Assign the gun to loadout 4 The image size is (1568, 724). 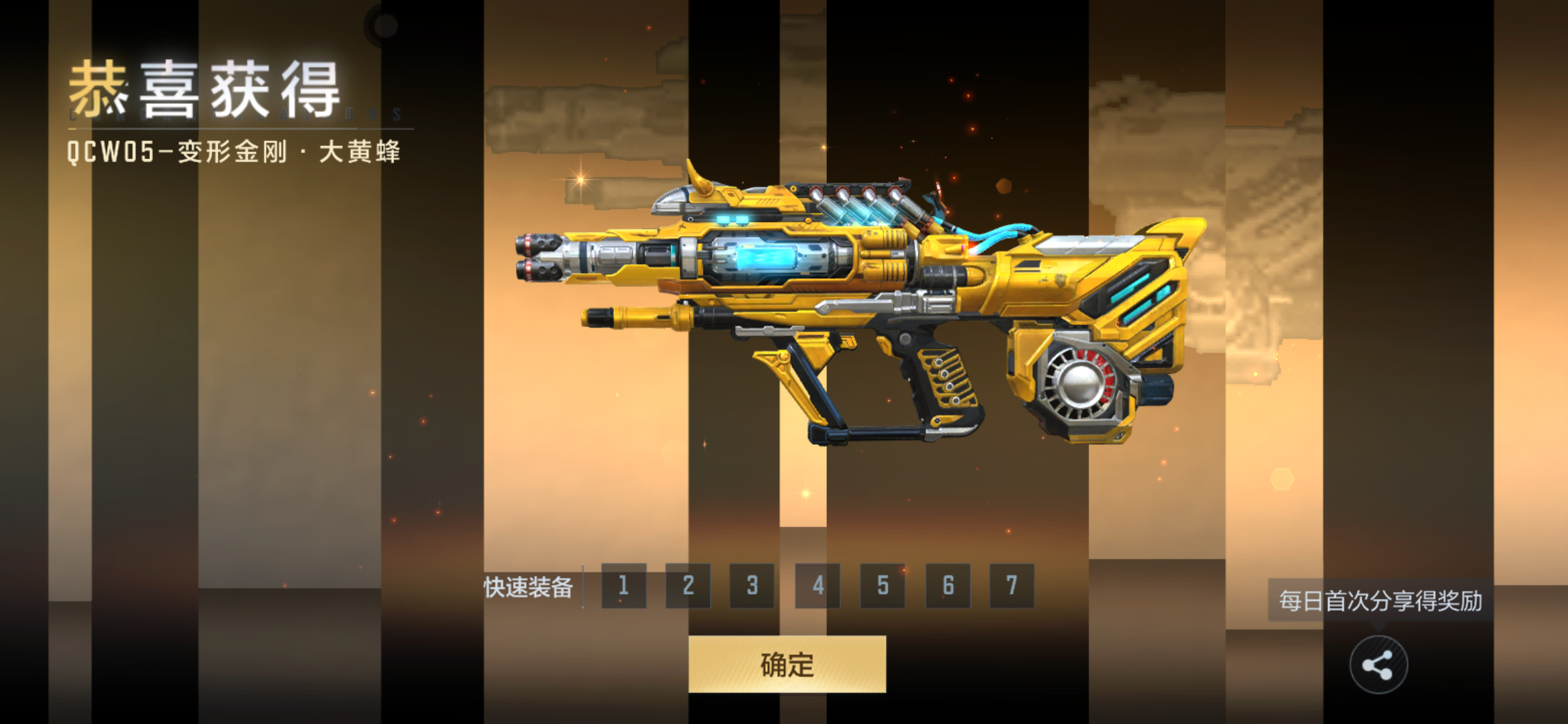(818, 586)
